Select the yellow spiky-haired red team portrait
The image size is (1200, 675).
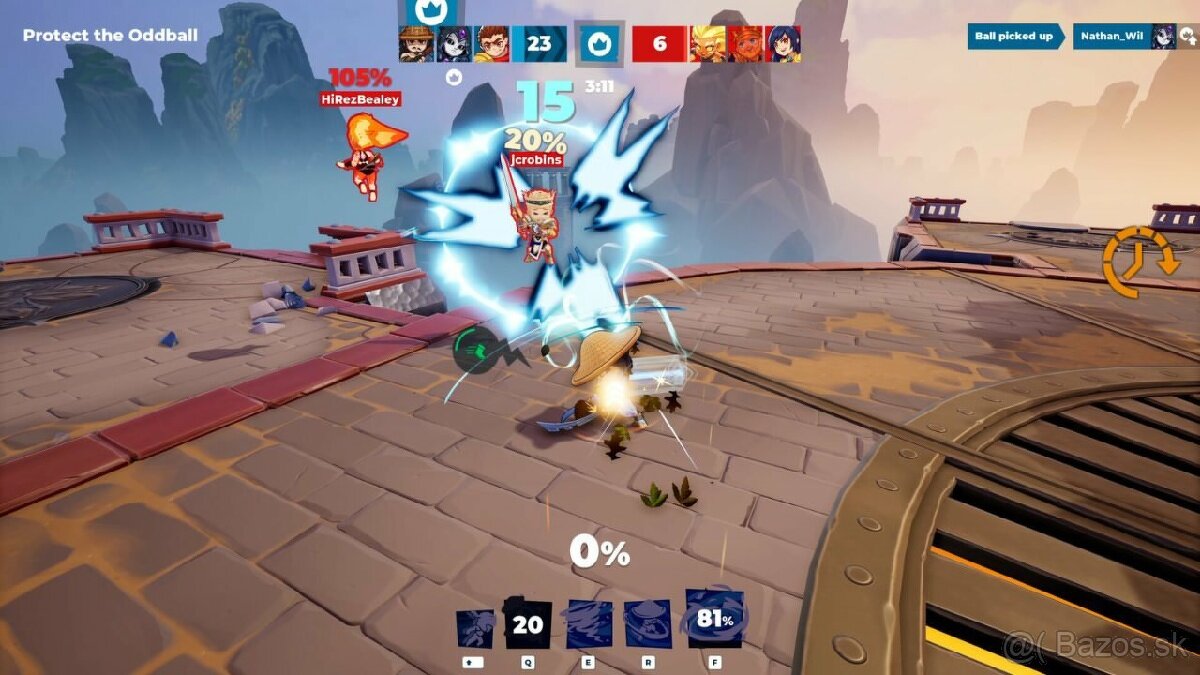pos(708,44)
